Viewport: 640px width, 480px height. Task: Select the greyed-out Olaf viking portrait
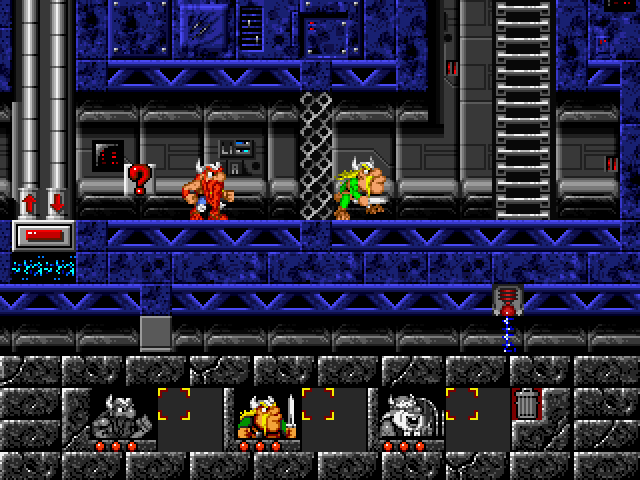click(406, 415)
